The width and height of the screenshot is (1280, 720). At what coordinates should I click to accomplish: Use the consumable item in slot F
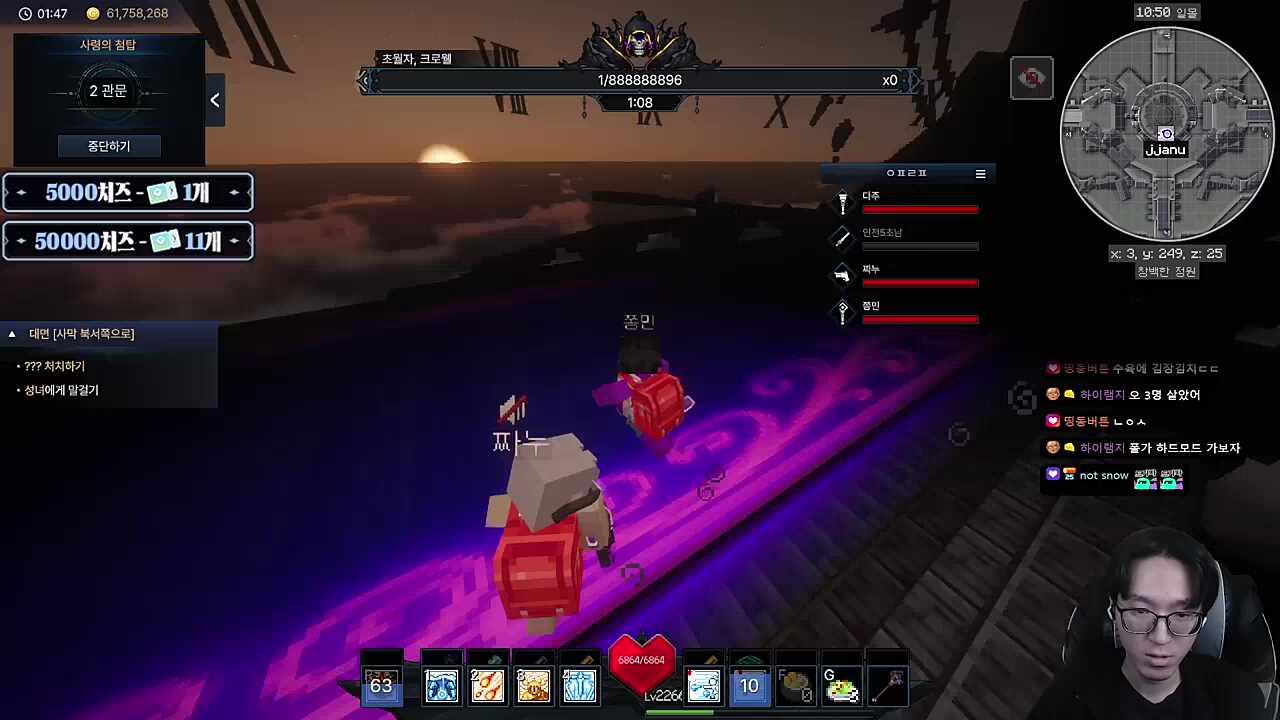pos(795,687)
